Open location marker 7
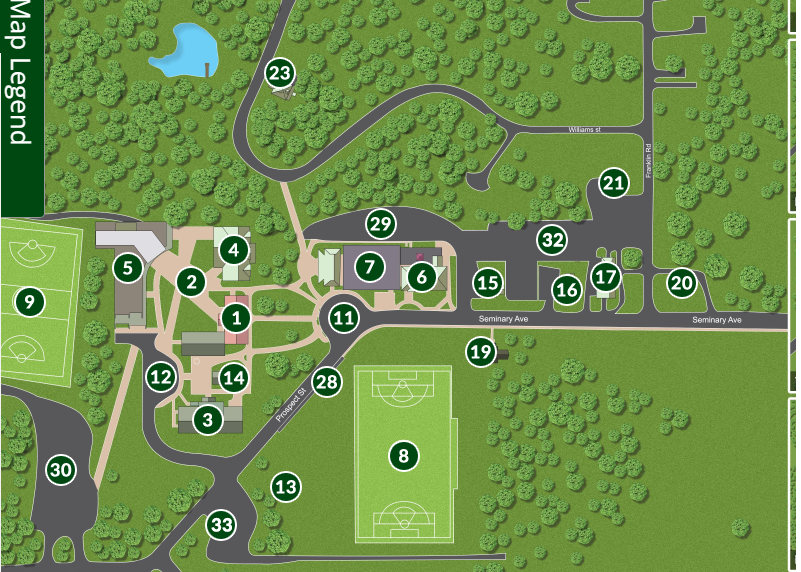Viewport: 801px width, 572px height. (x=369, y=267)
